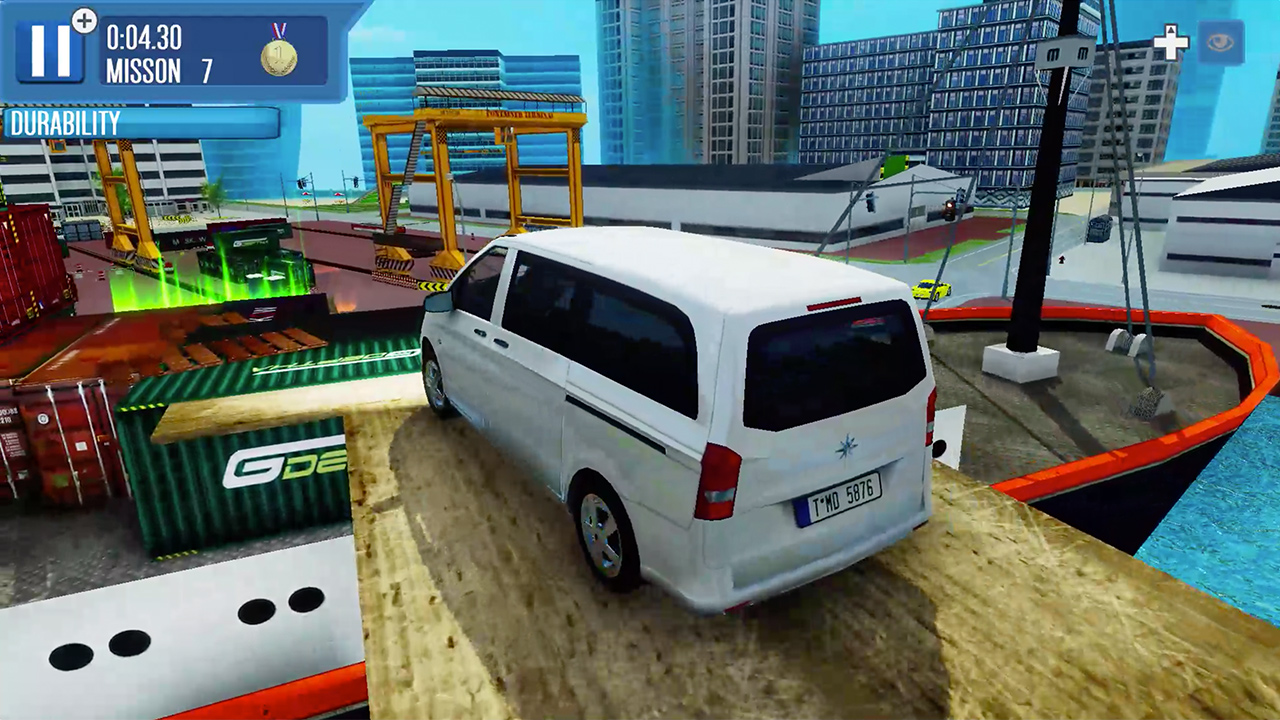
Task: Select the DURABILITY tab label
Action: tap(63, 123)
